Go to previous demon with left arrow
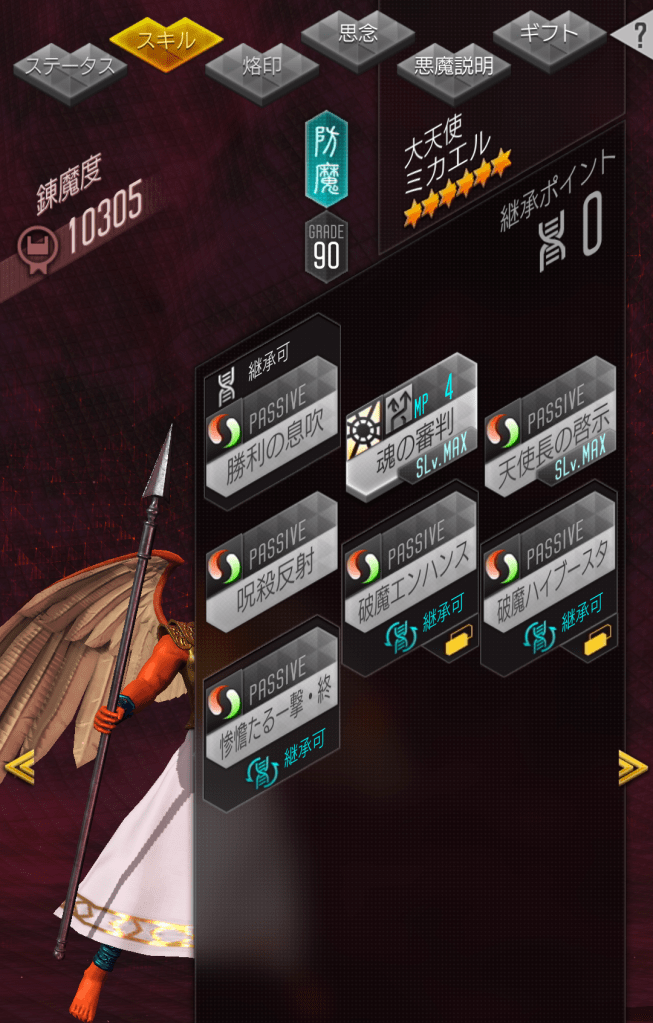Screen dimensions: 653x1023 coord(19,768)
